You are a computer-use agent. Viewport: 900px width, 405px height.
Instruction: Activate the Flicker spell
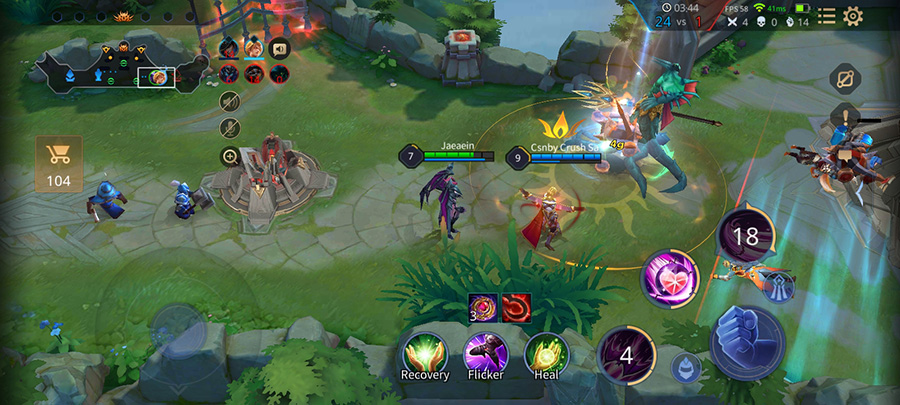pyautogui.click(x=486, y=354)
